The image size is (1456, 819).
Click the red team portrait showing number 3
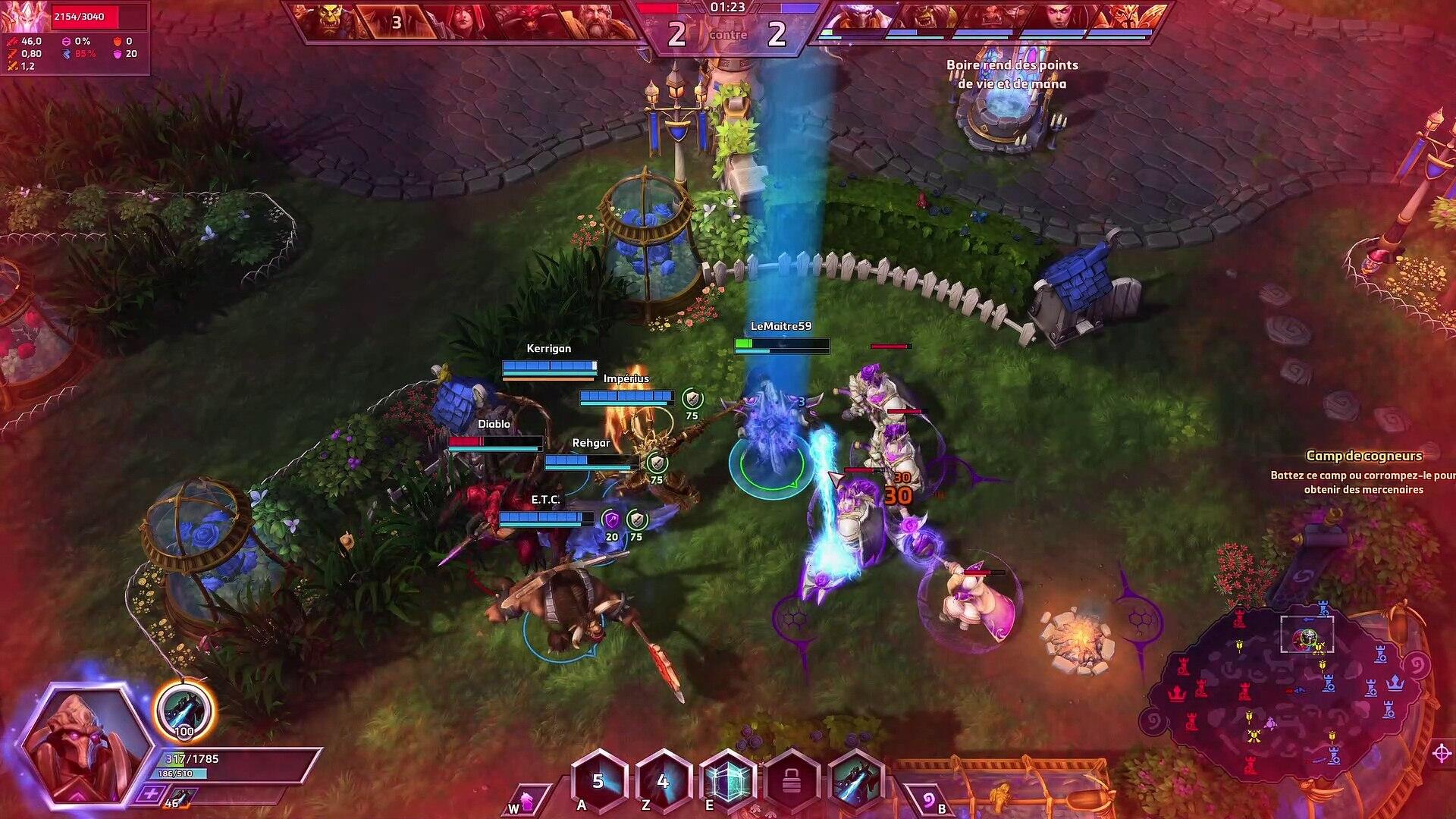[x=397, y=23]
